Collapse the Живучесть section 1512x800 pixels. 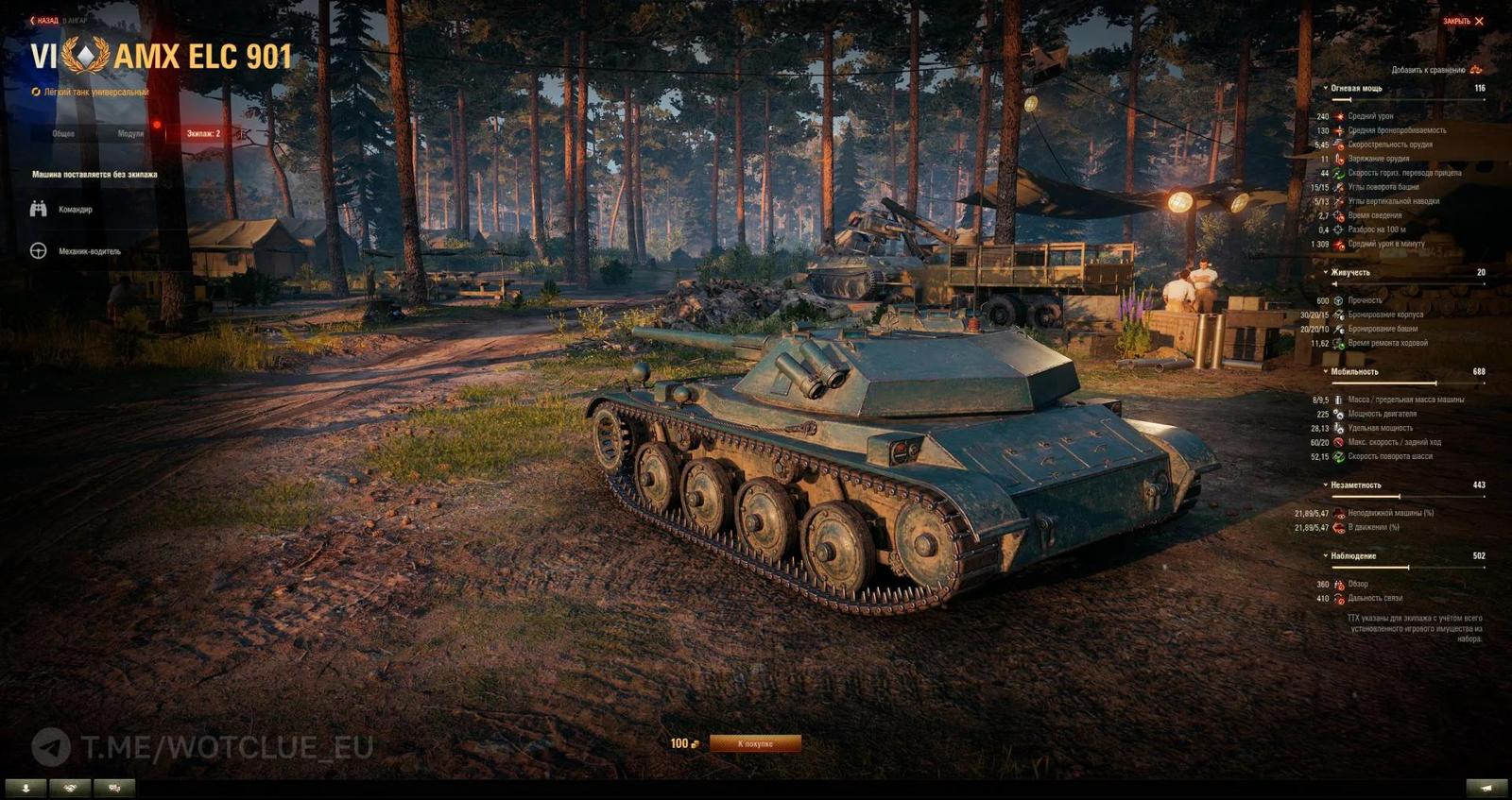click(x=1325, y=273)
